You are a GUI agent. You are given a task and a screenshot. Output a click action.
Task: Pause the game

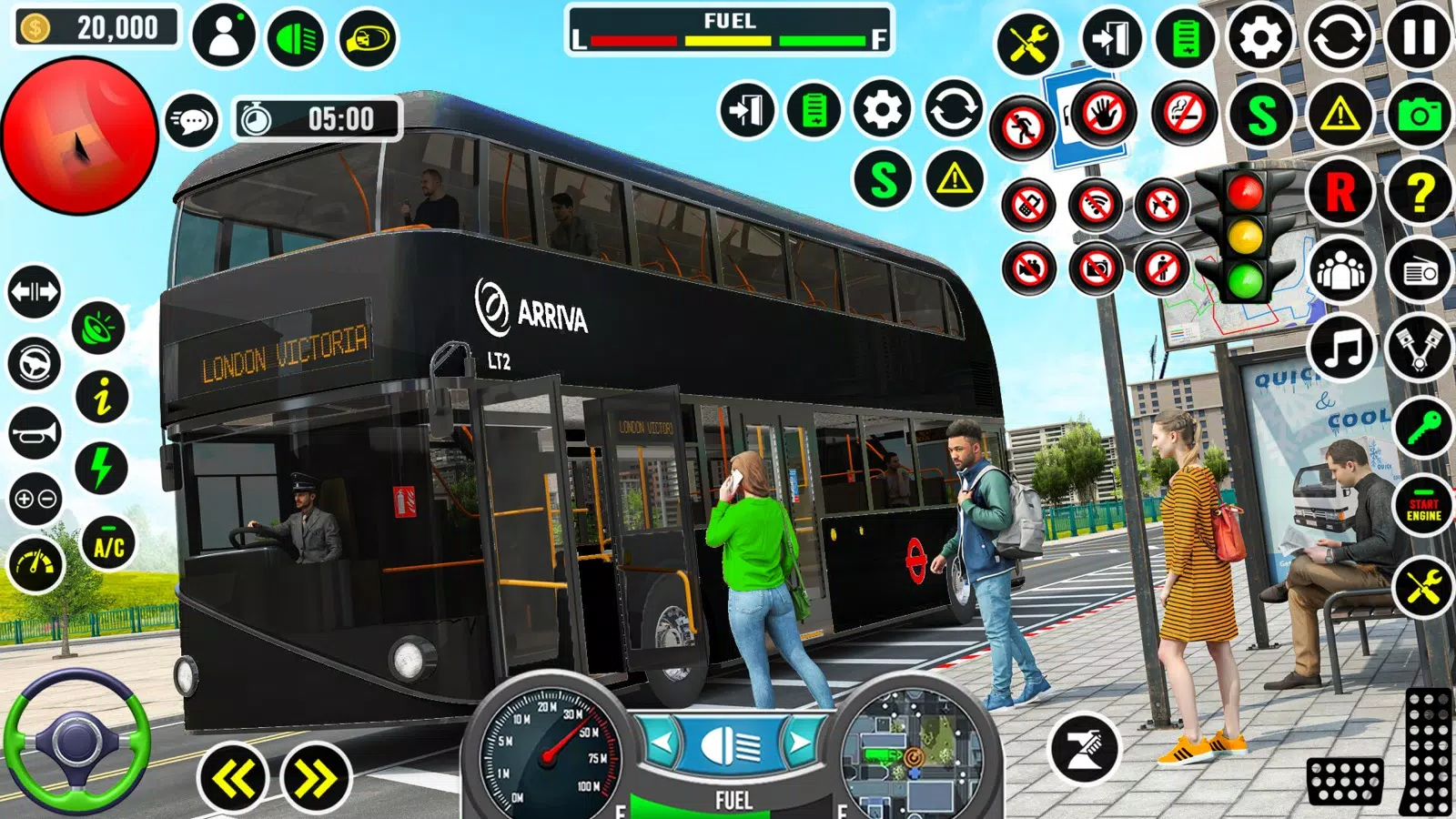(x=1418, y=38)
